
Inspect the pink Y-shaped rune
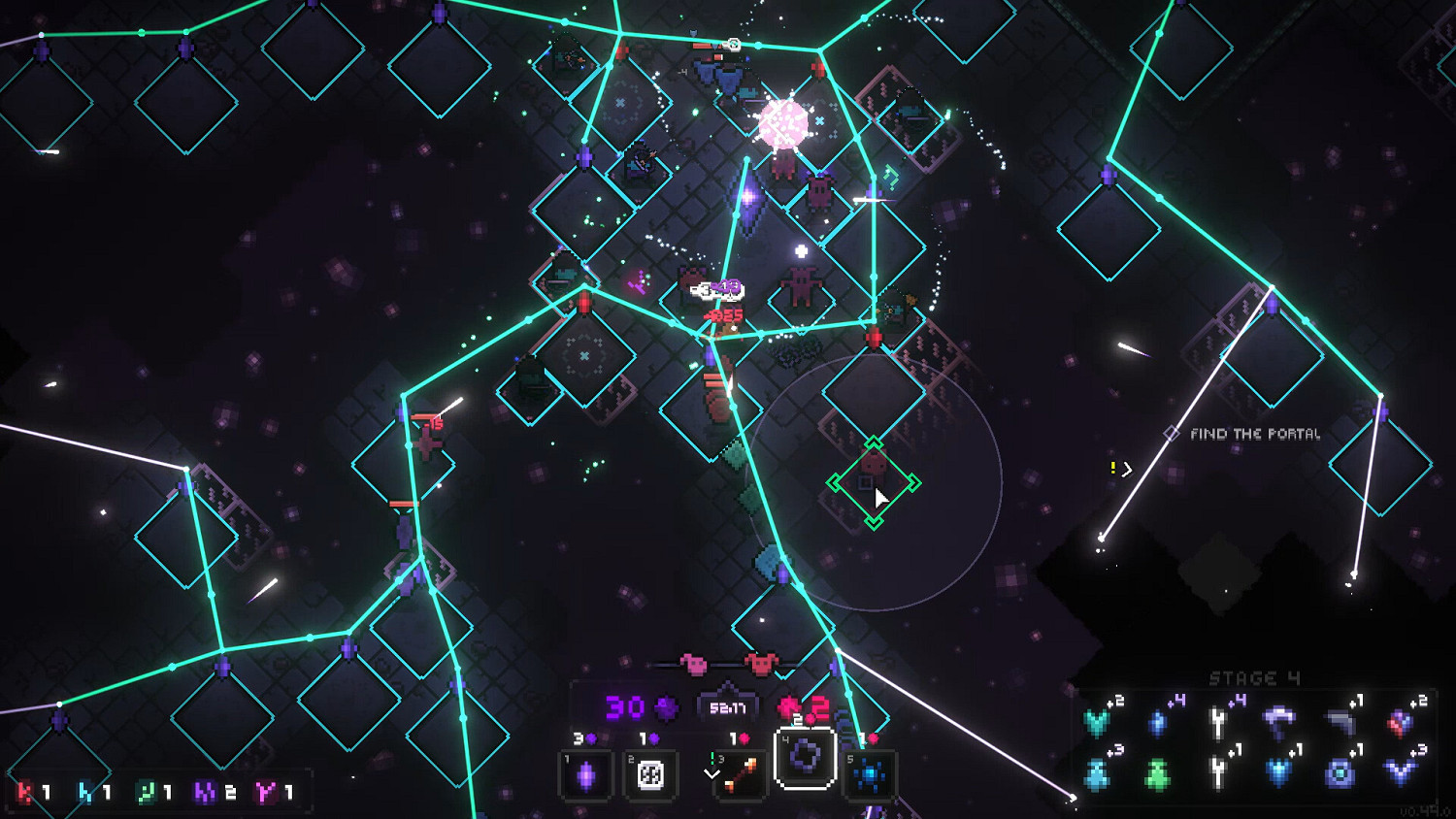[x=265, y=793]
